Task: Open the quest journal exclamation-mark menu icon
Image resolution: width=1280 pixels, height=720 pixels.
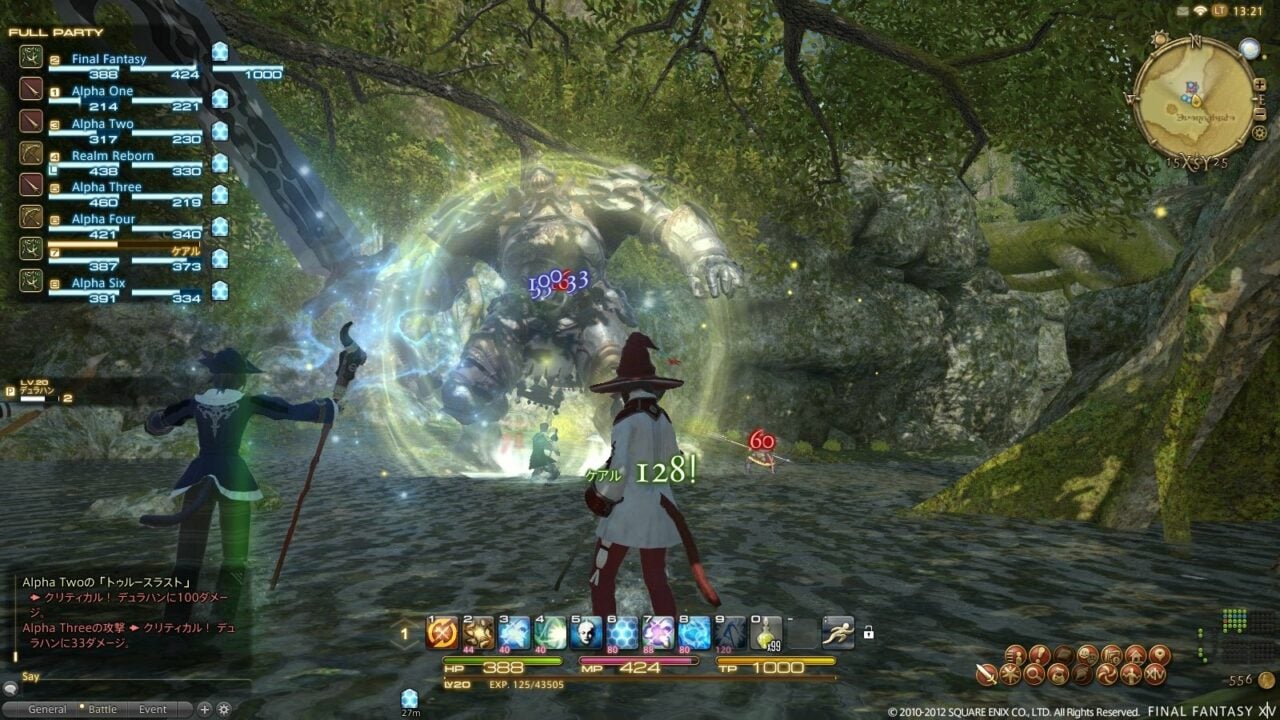Action: coord(1038,655)
